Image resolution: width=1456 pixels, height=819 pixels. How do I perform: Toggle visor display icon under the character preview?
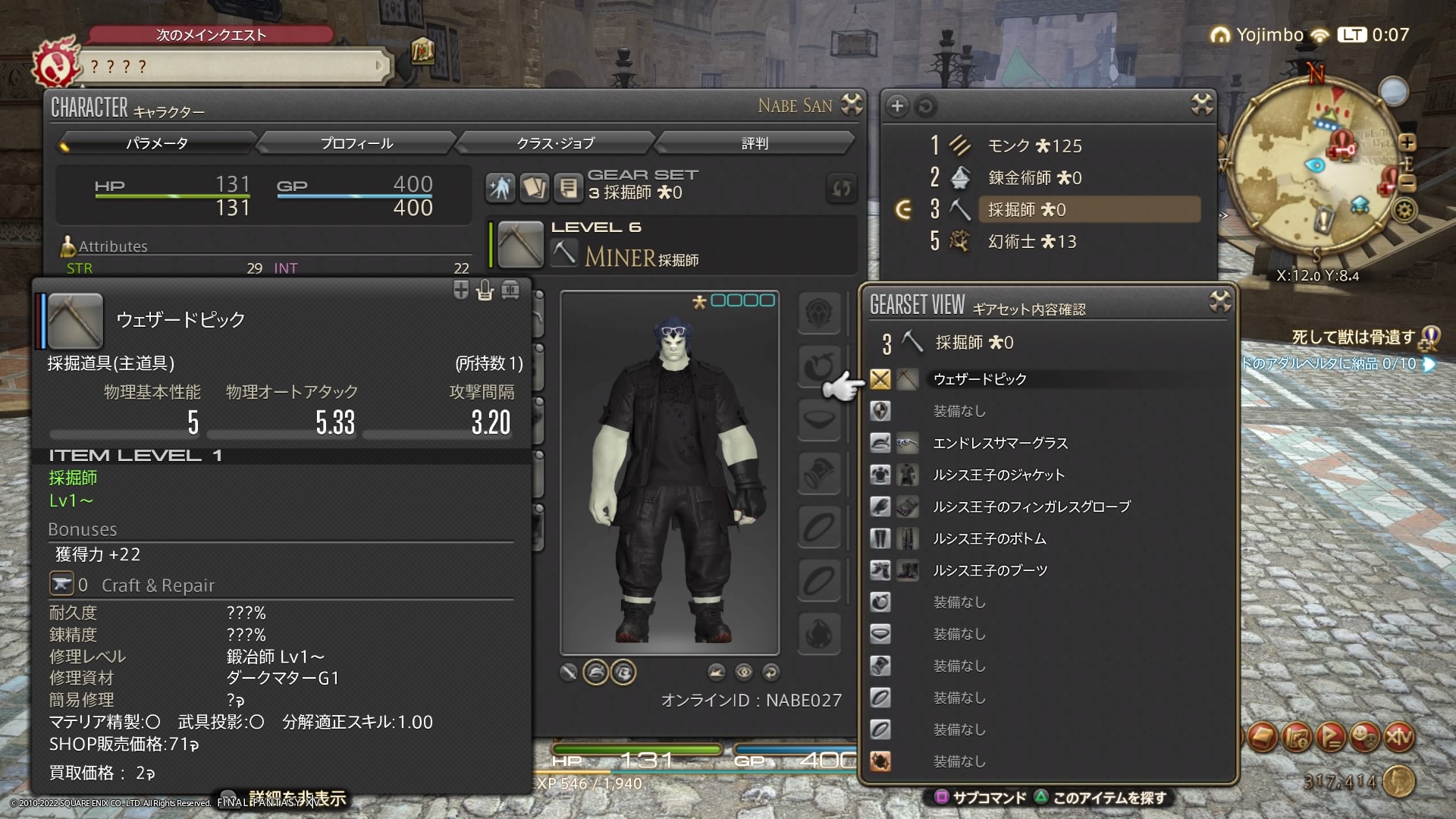(x=623, y=673)
